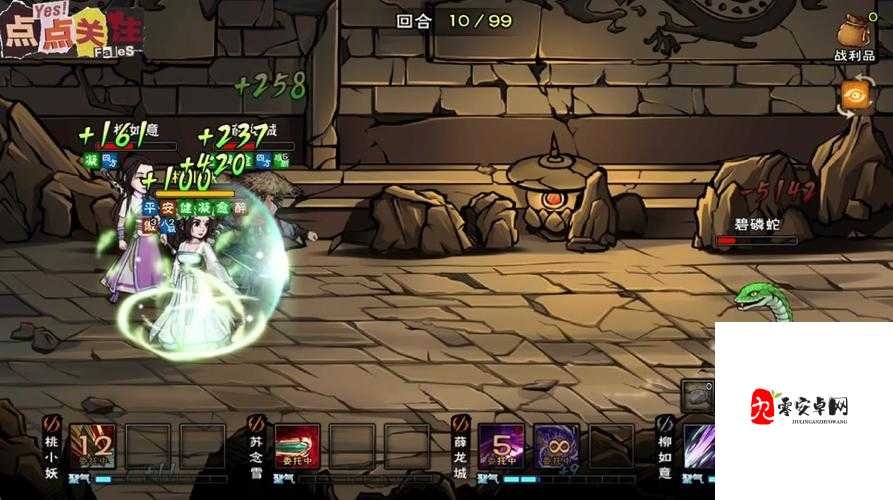Open the 战利品 loot bag
893x500 pixels.
pos(855,36)
